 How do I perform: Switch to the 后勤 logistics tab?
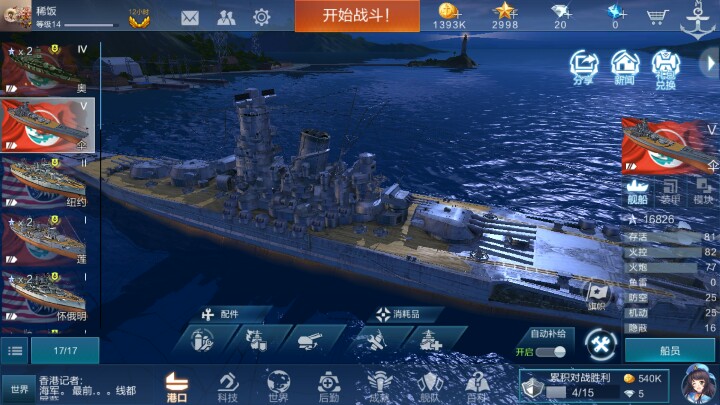[x=329, y=386]
